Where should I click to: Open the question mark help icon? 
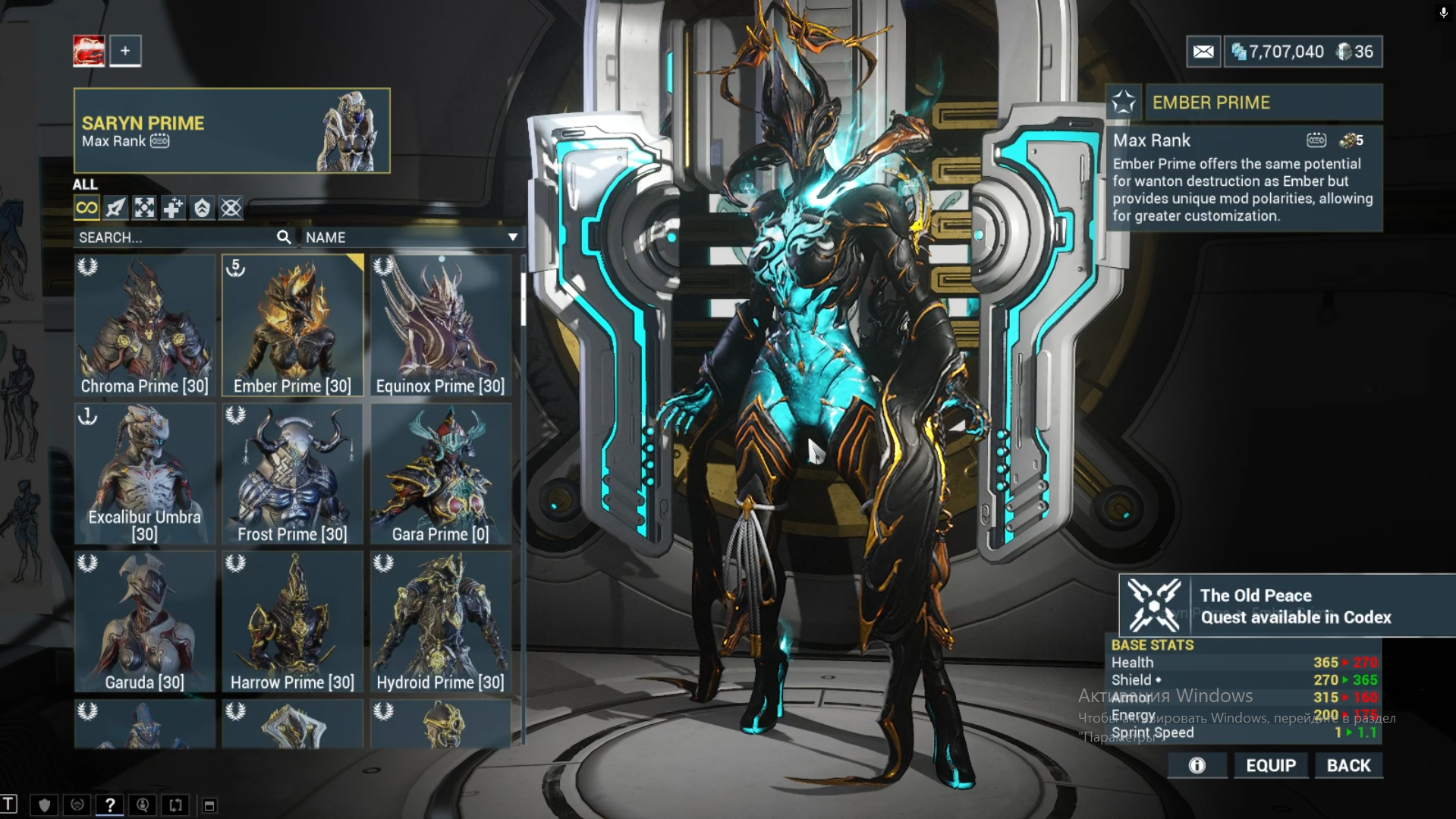pos(110,805)
